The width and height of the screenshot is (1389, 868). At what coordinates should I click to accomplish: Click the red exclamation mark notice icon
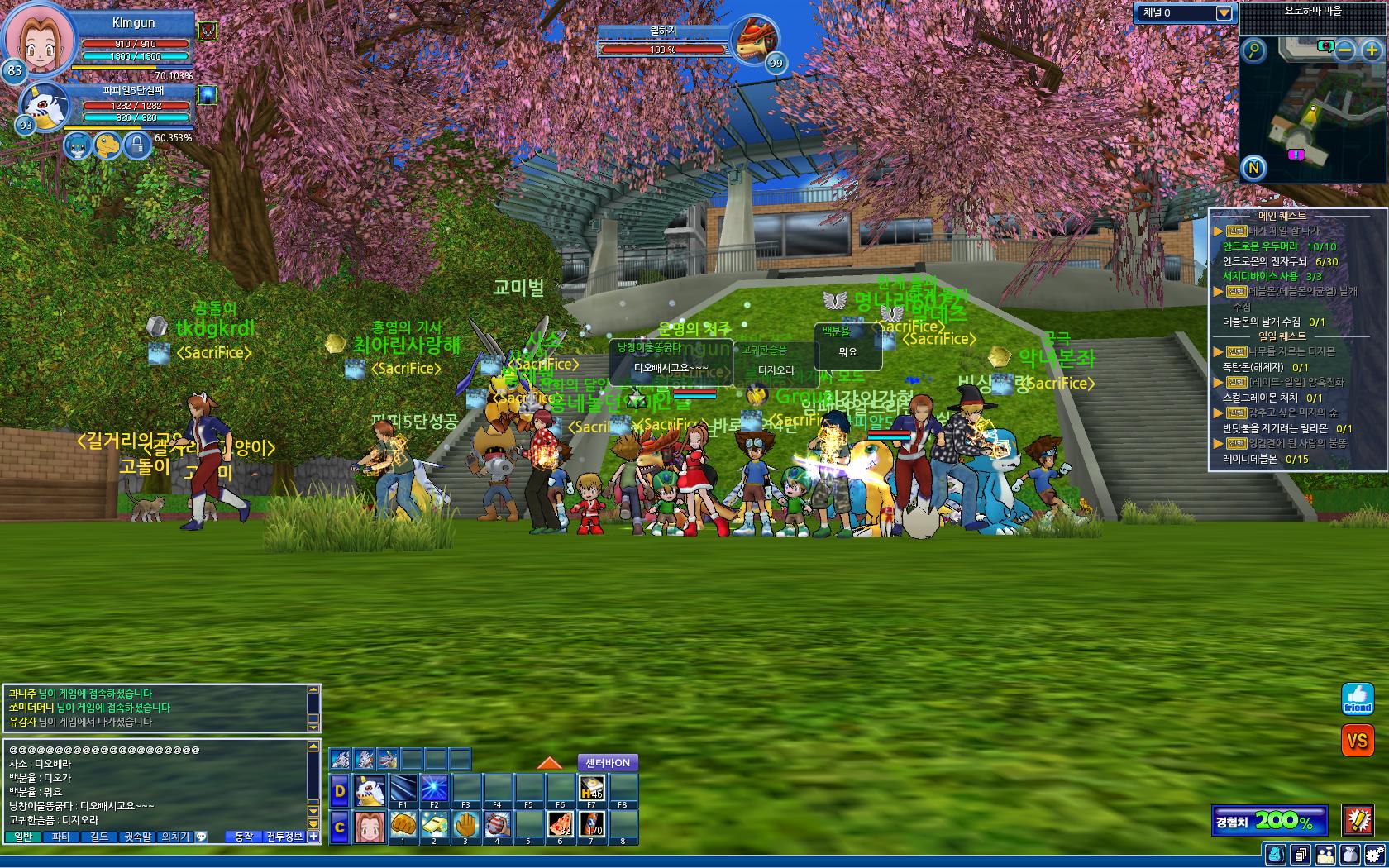pyautogui.click(x=1358, y=820)
